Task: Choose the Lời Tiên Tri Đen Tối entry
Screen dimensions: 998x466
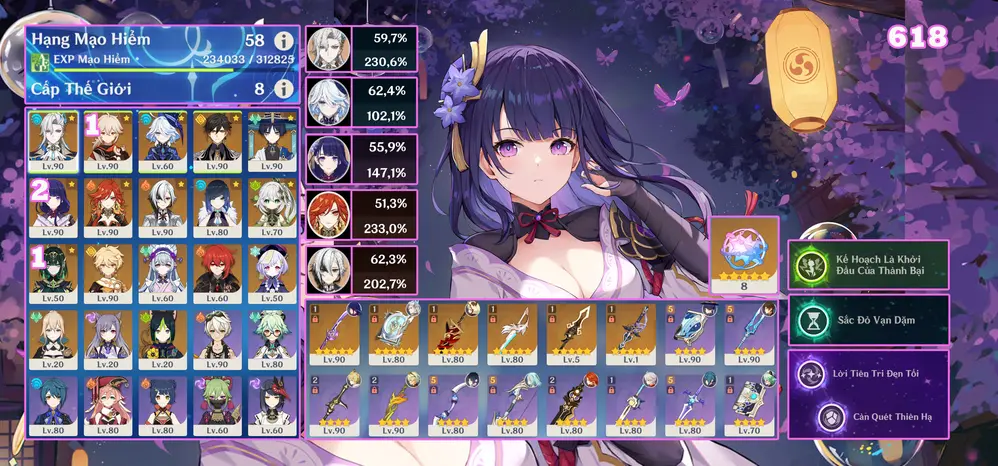Action: tap(868, 373)
